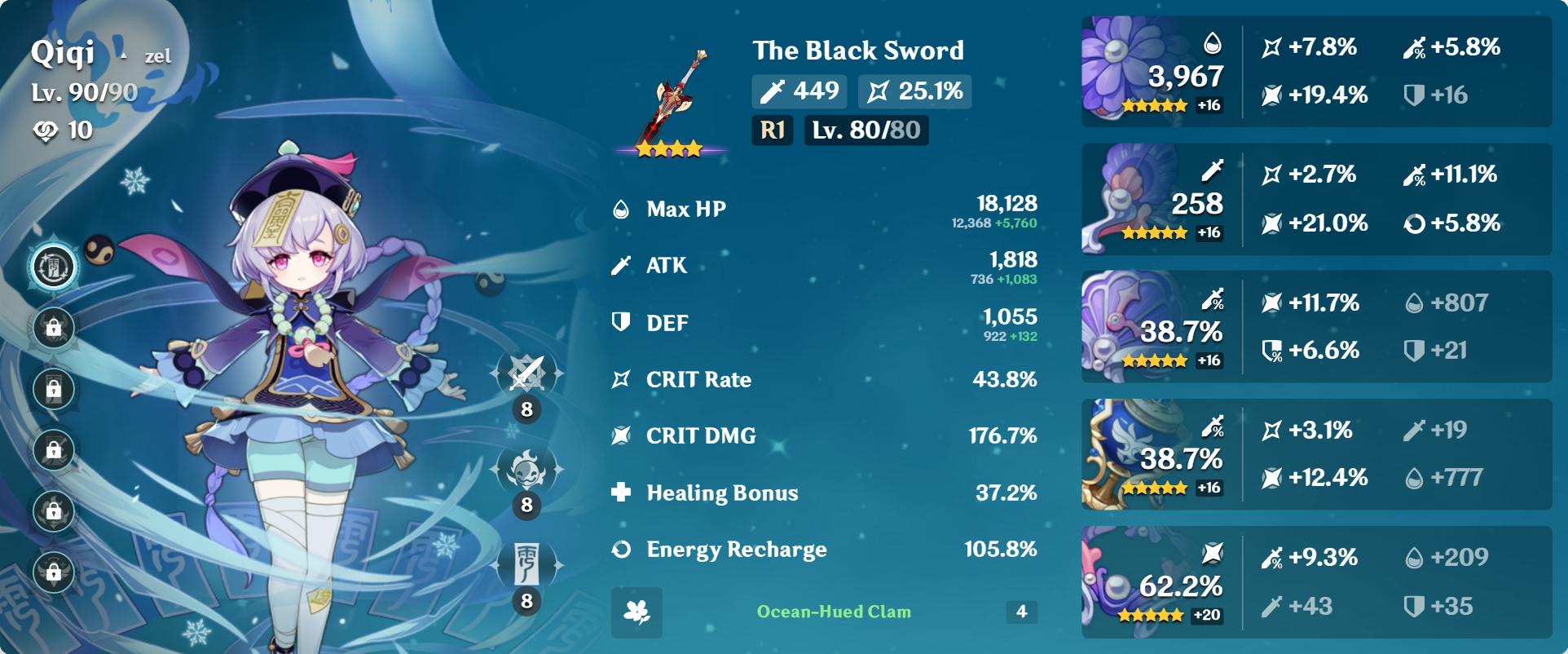Viewport: 1568px width, 654px height.
Task: Switch to the R1 refinement tab
Action: pos(771,130)
